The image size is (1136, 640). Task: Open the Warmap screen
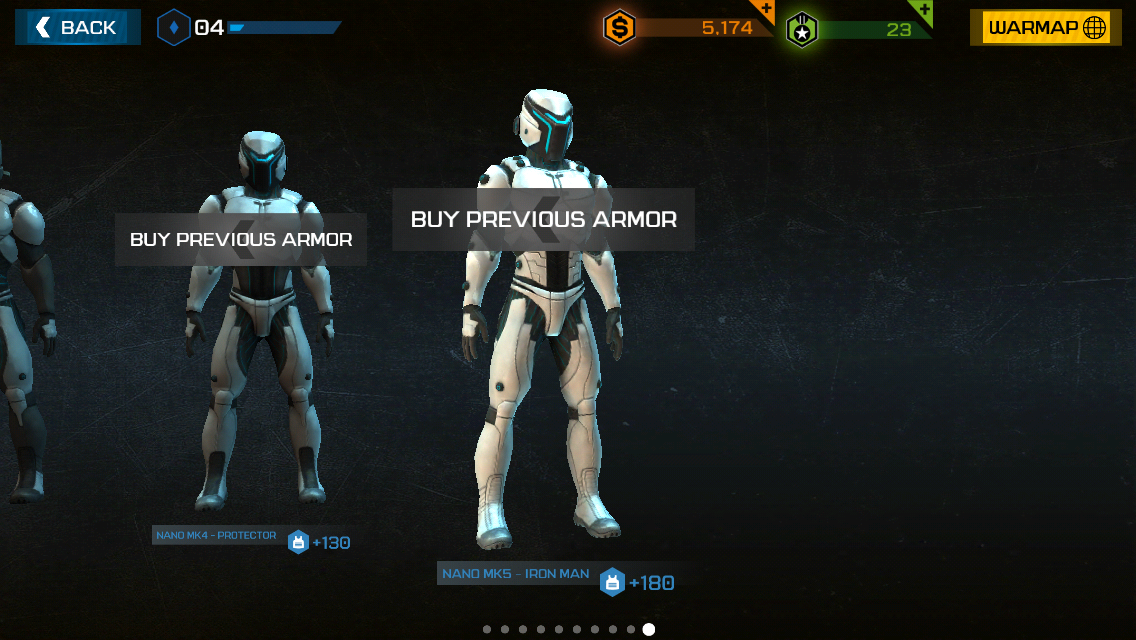pyautogui.click(x=1045, y=28)
